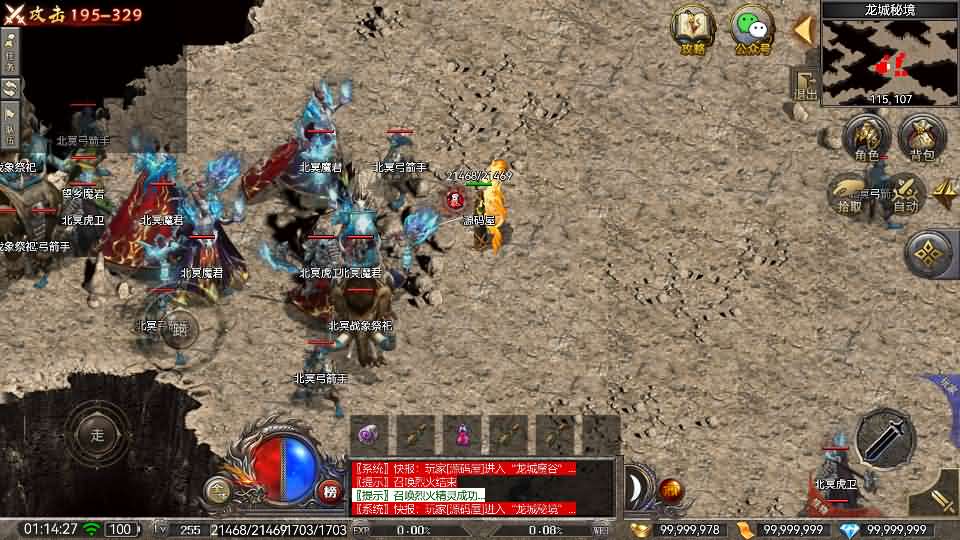This screenshot has height=540, width=960.
Task: Attack with the large sword button
Action: click(x=885, y=437)
